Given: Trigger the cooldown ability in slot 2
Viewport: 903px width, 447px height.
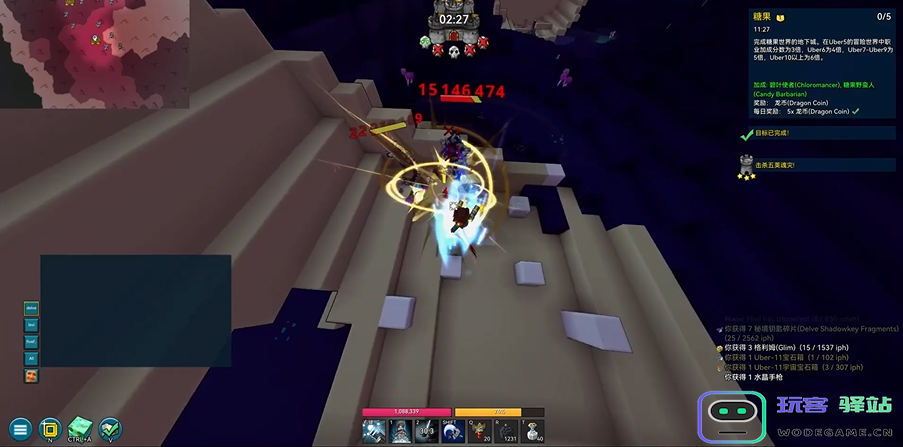Looking at the screenshot, I should pos(425,430).
